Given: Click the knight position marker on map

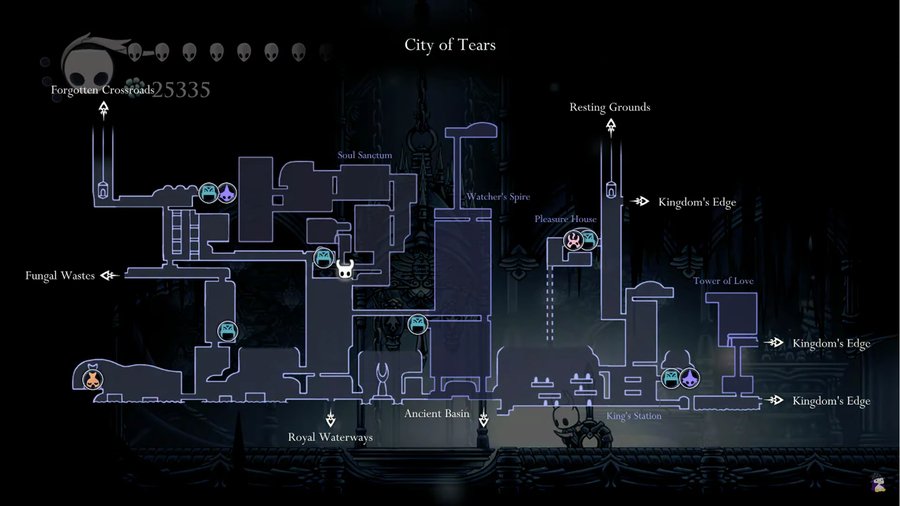Looking at the screenshot, I should point(345,268).
